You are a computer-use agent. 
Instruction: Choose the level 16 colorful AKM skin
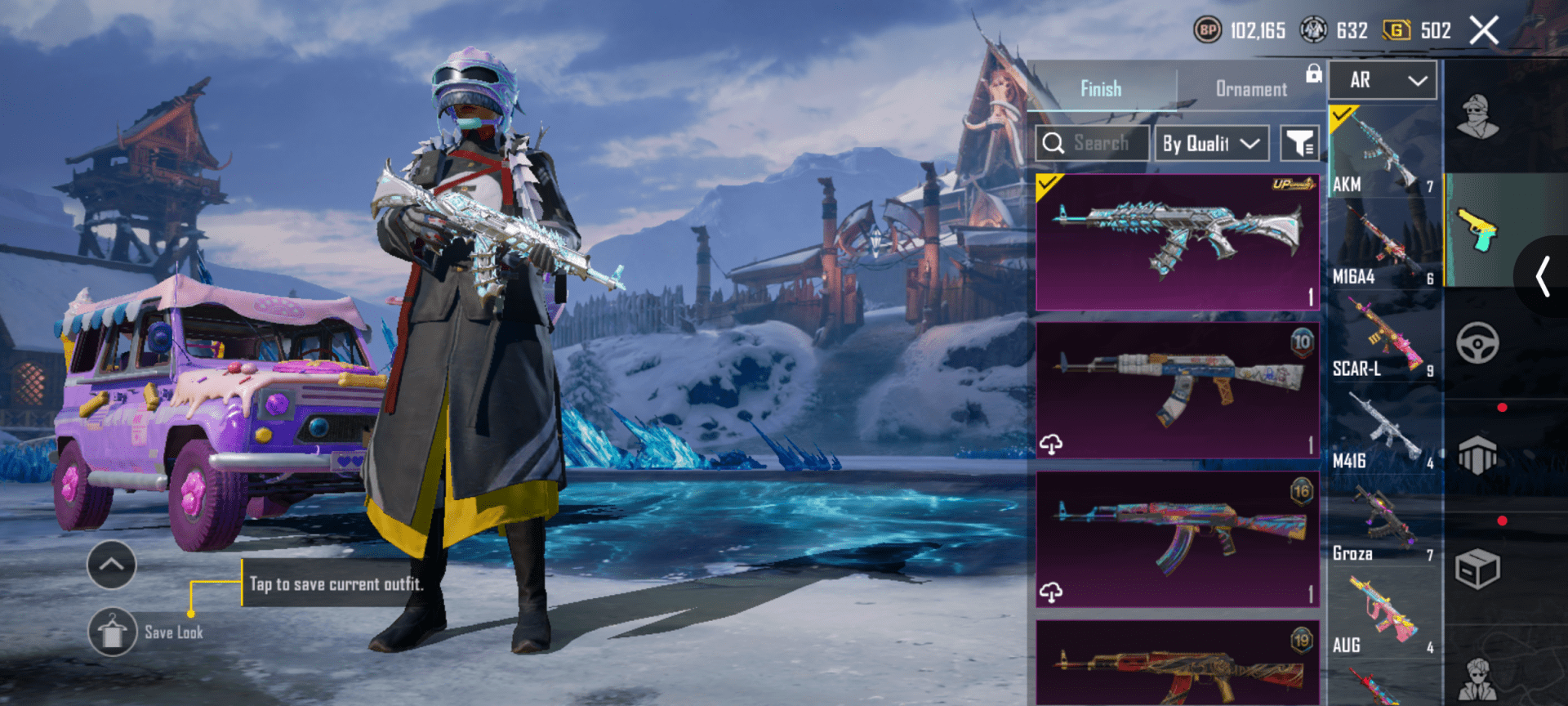click(x=1177, y=538)
